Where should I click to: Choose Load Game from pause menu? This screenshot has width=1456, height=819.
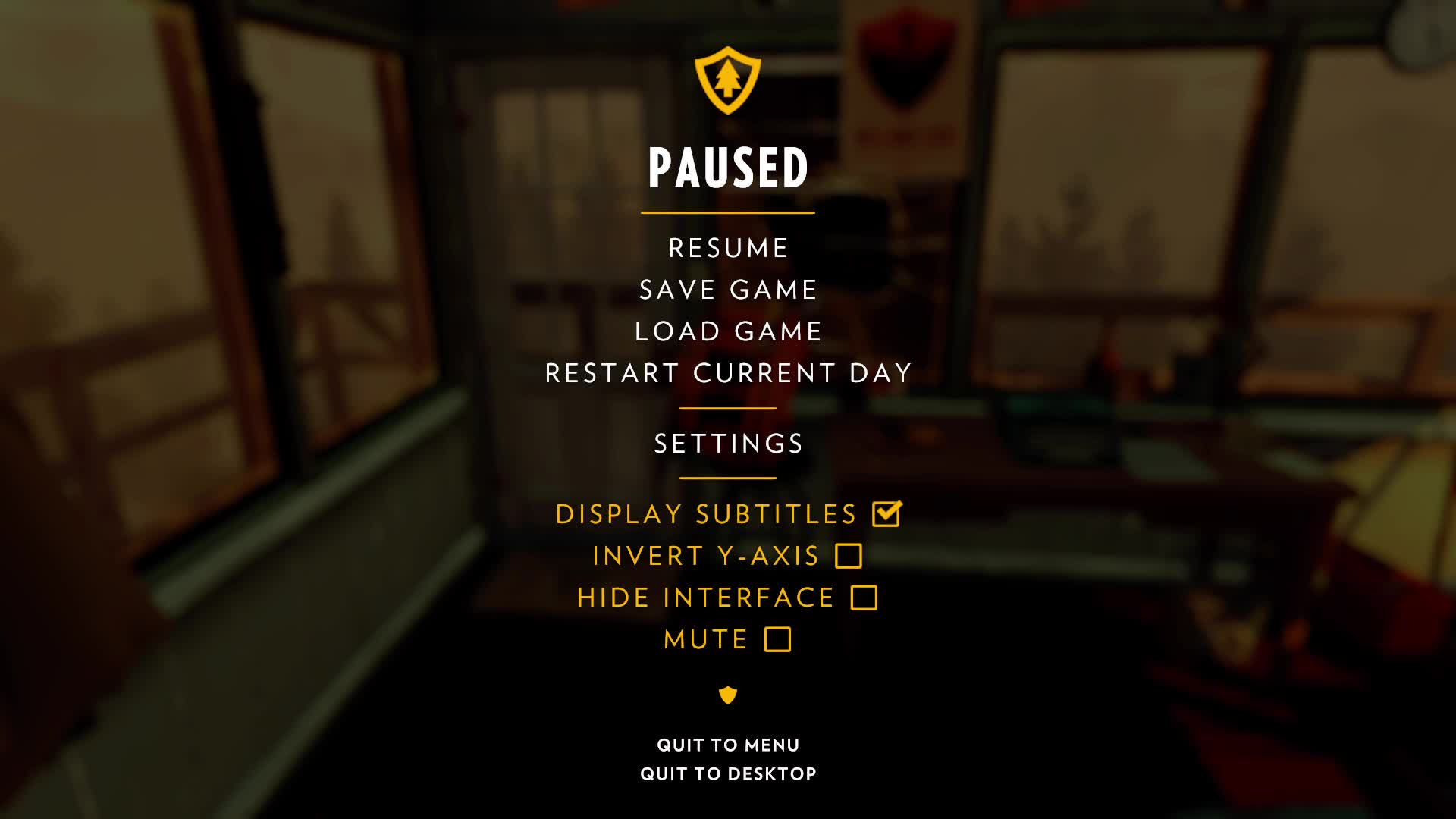(x=728, y=331)
